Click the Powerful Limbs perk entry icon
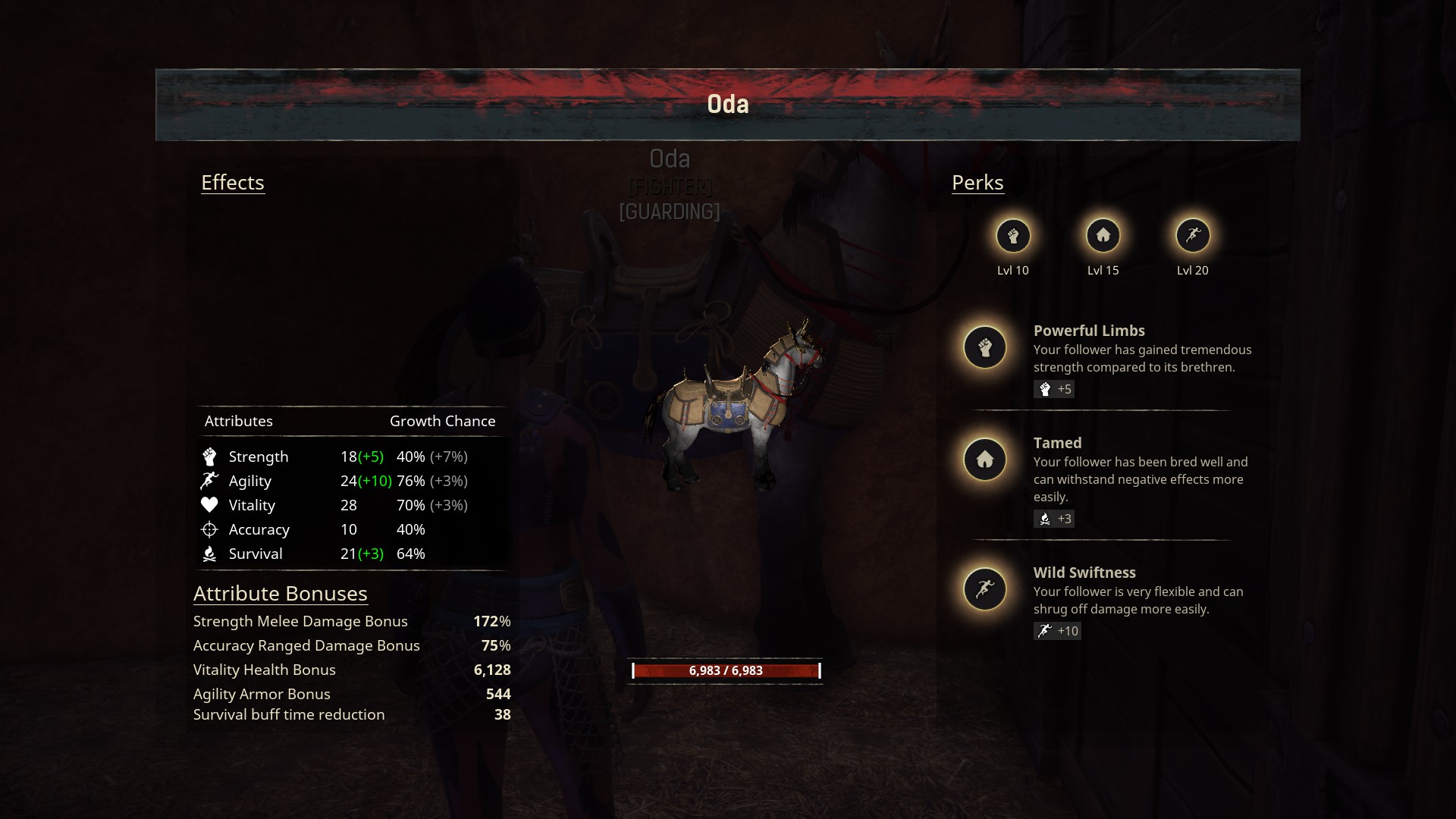Viewport: 1456px width, 819px height. point(984,347)
